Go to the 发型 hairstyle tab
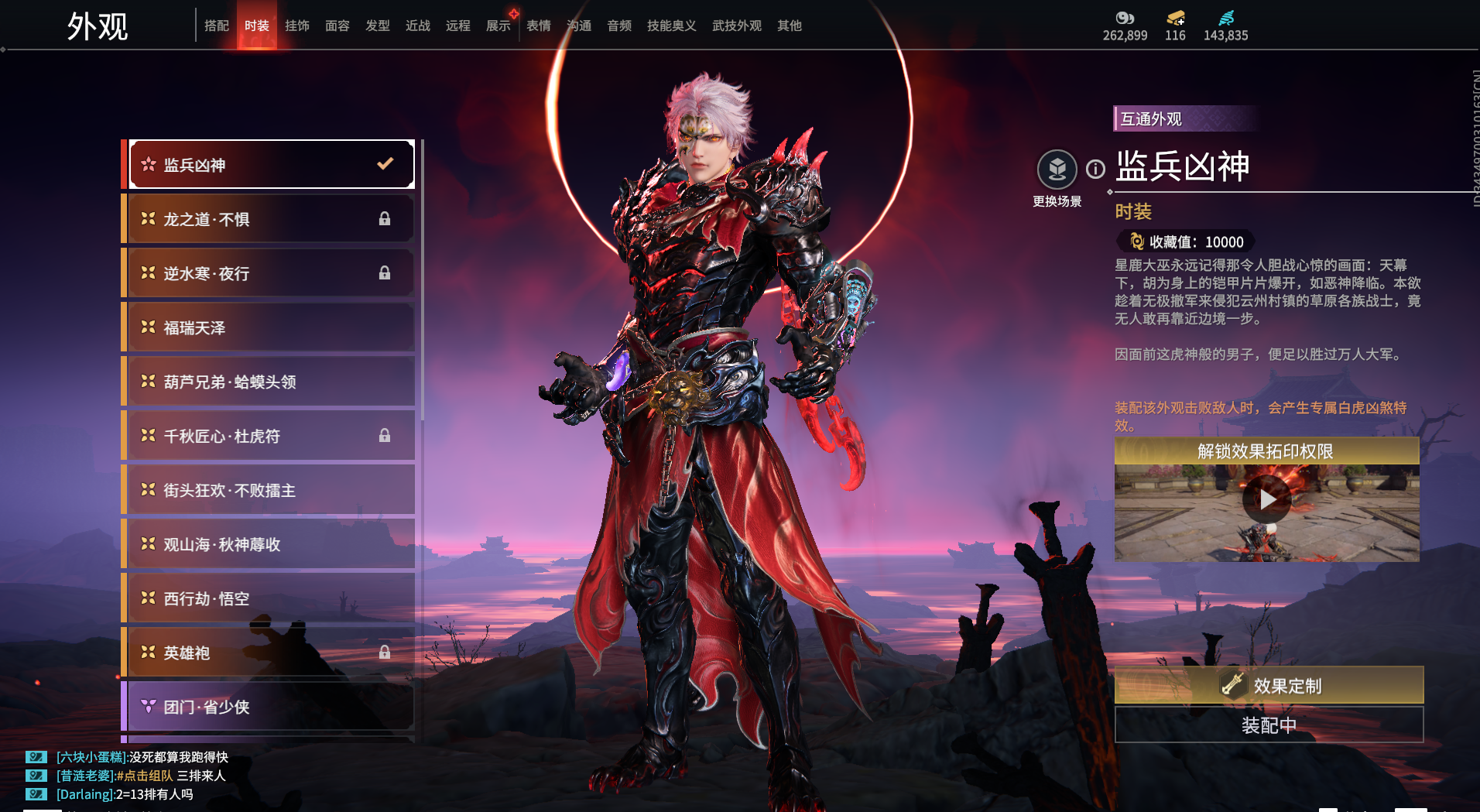The height and width of the screenshot is (812, 1480). [x=378, y=26]
